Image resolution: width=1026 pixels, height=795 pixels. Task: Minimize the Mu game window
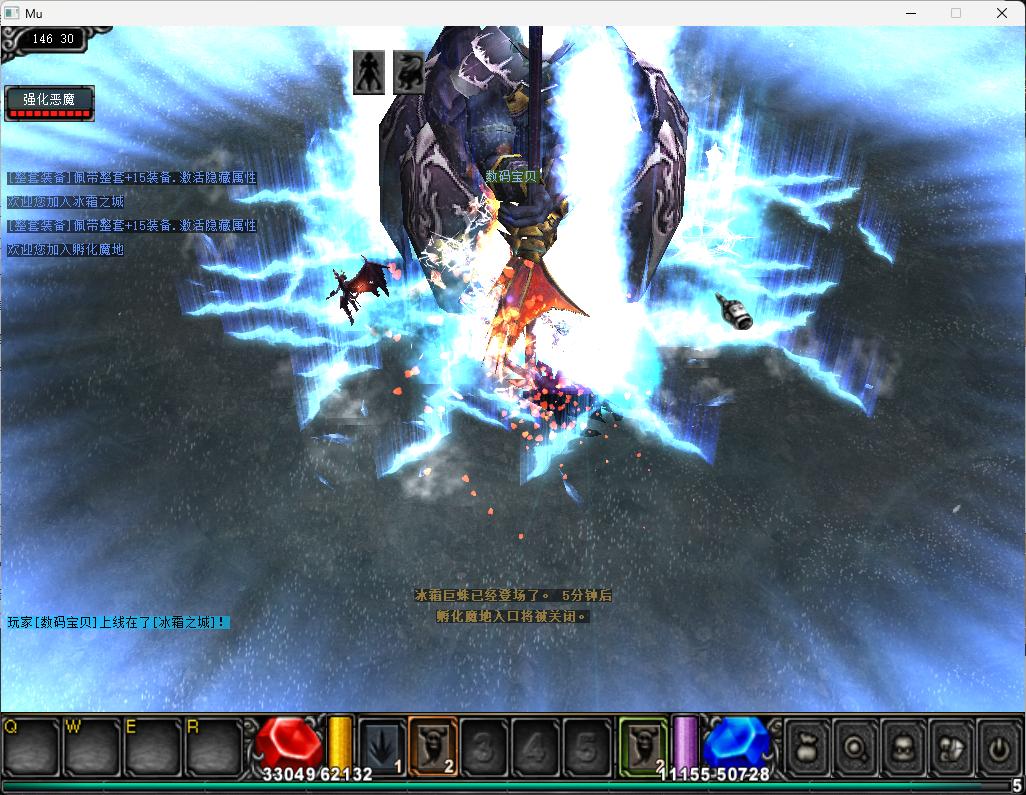click(x=910, y=13)
